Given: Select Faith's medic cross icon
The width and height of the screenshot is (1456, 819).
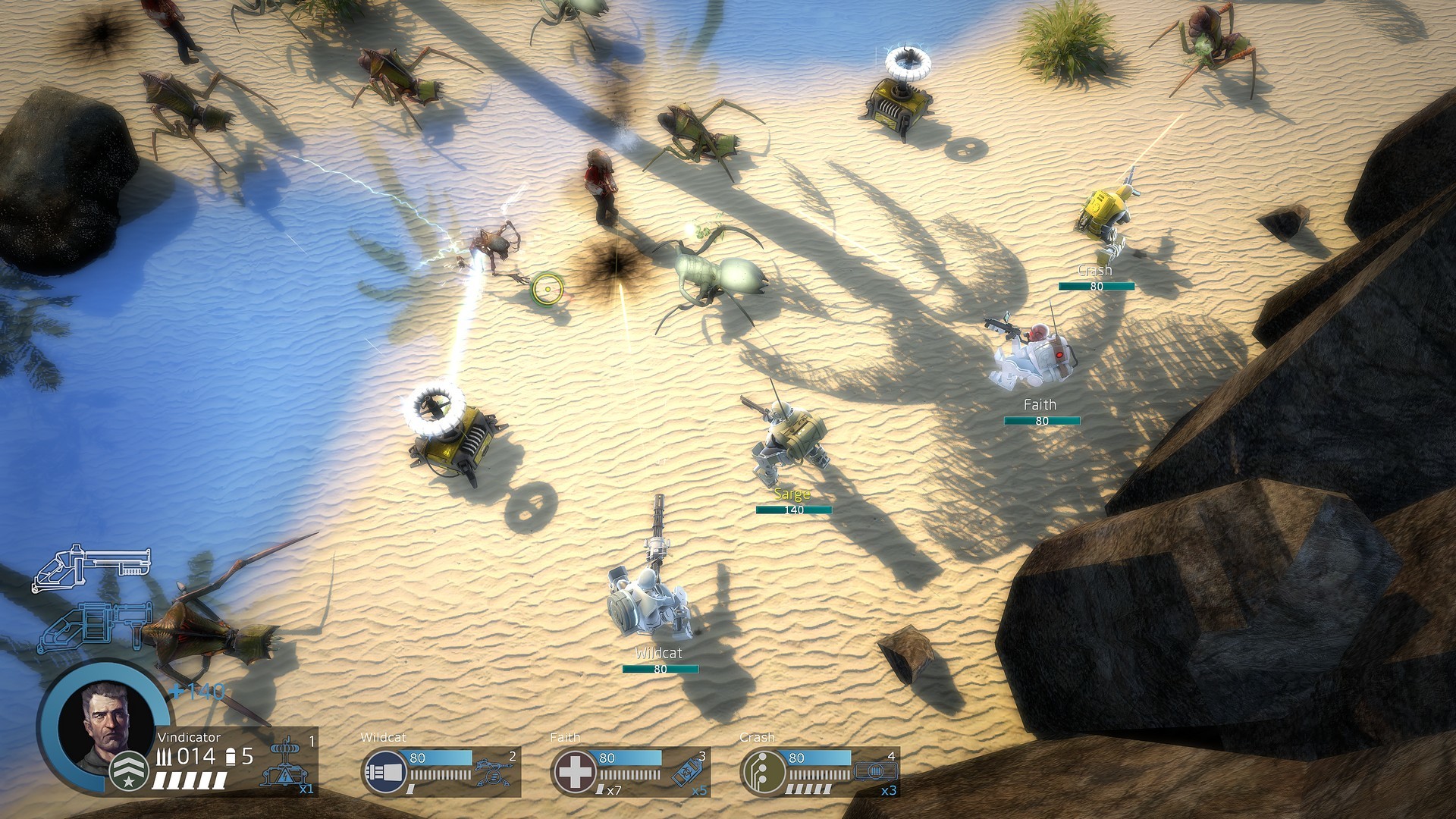Looking at the screenshot, I should click(x=574, y=772).
